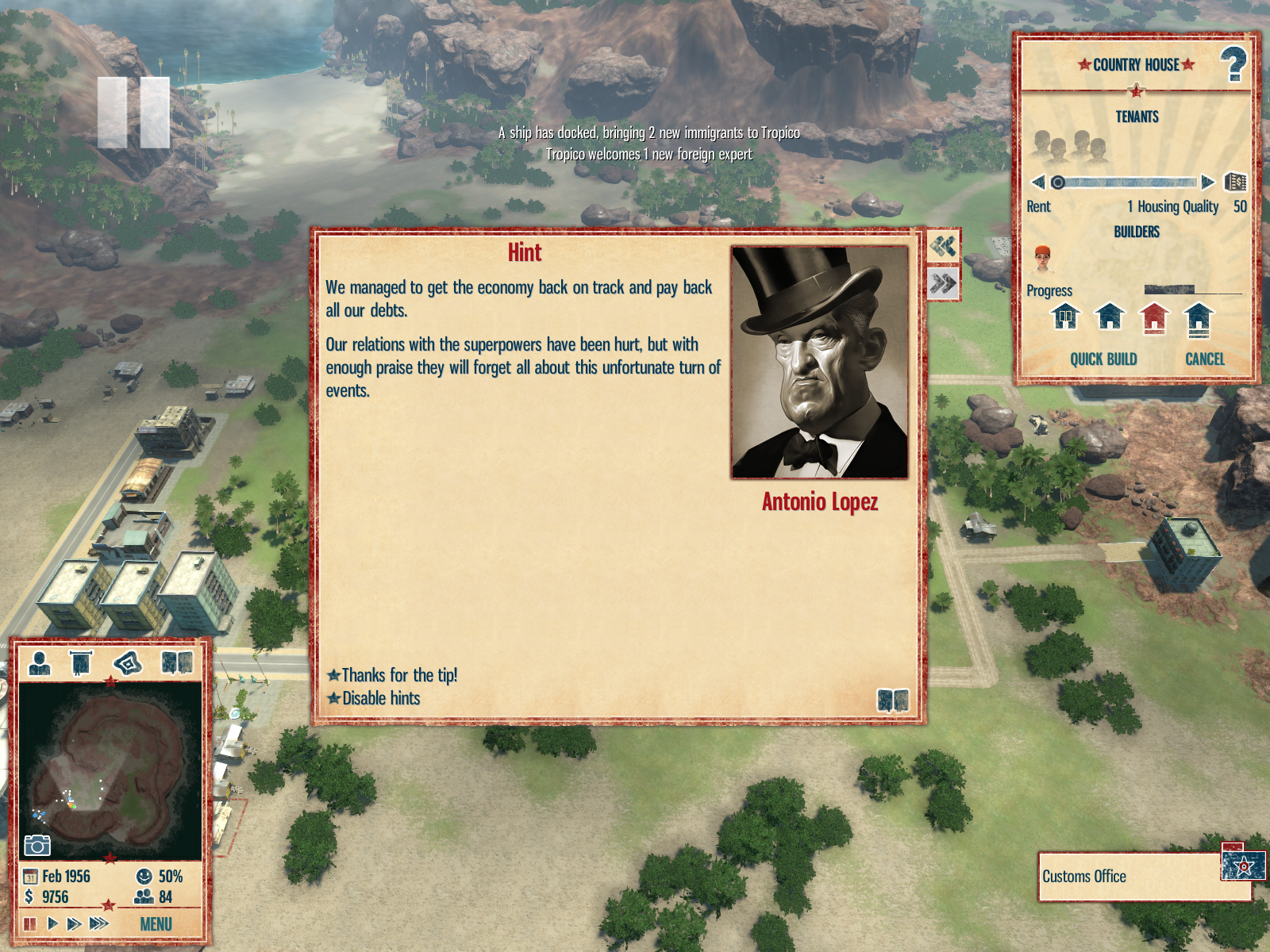
Task: Choose the 'Thanks for the tip!' reply
Action: click(x=398, y=675)
